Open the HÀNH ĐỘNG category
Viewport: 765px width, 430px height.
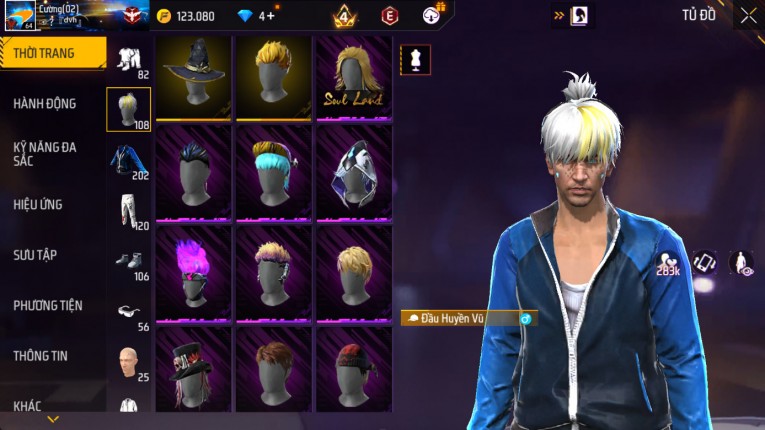click(x=46, y=103)
